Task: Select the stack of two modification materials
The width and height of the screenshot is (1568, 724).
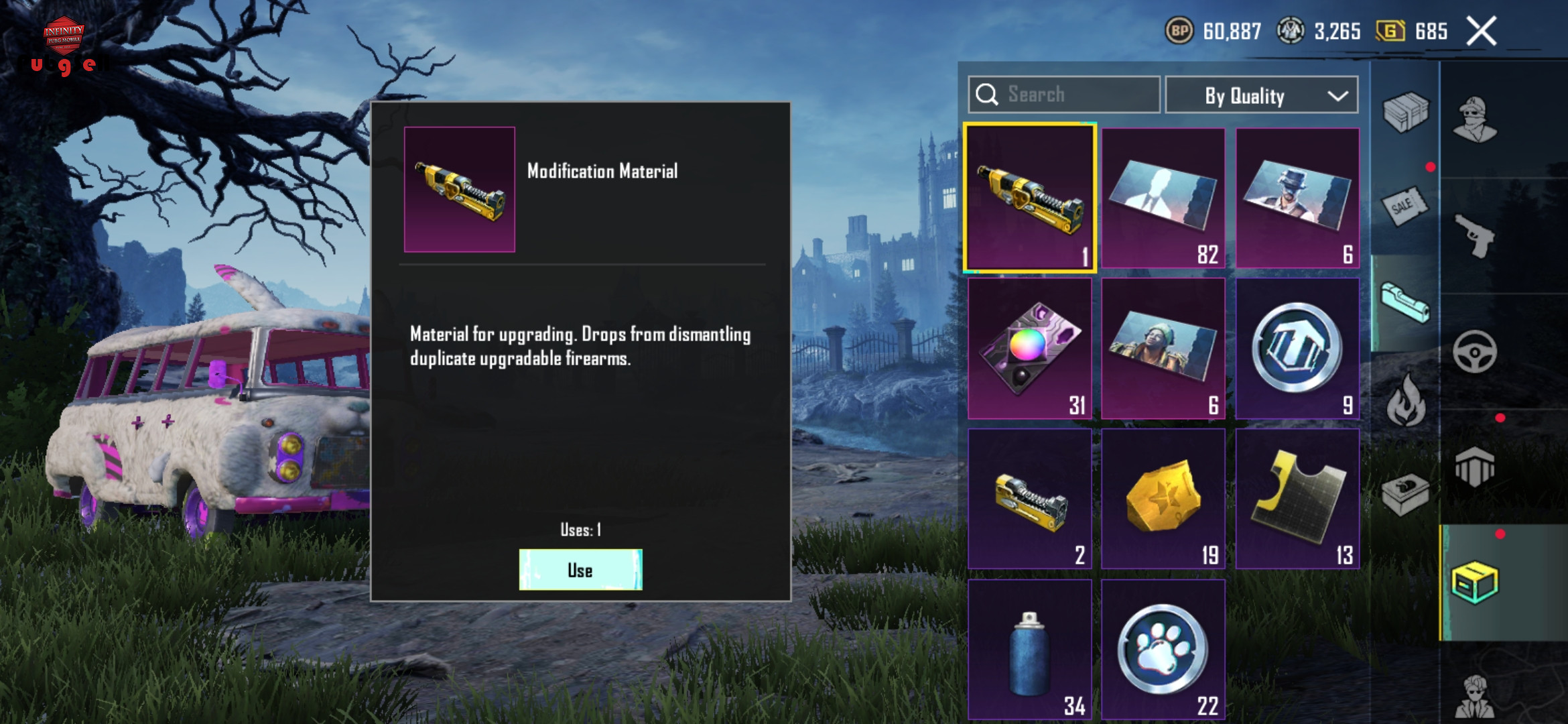Action: tap(1029, 499)
